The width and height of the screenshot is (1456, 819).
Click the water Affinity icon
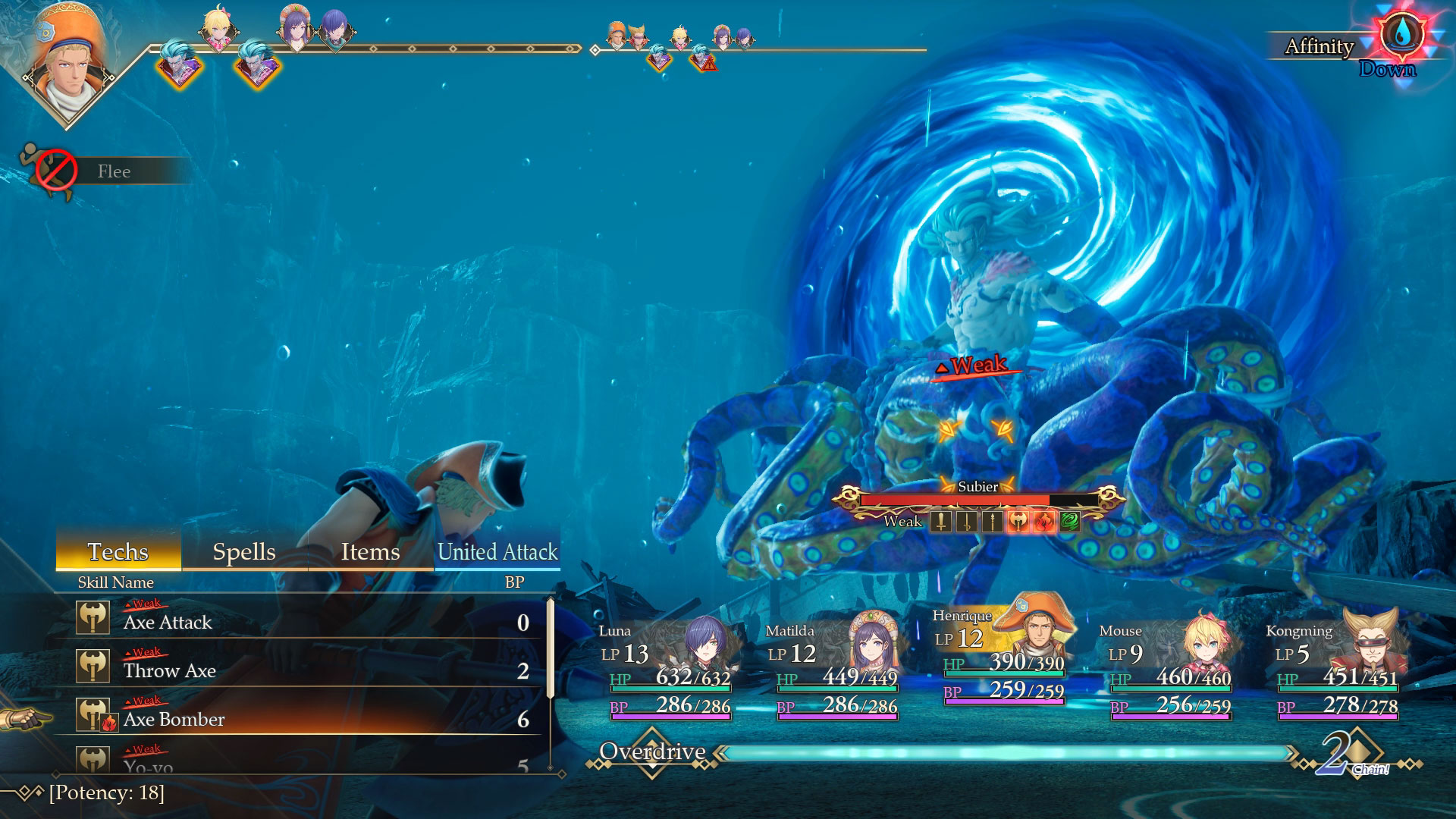click(x=1401, y=36)
